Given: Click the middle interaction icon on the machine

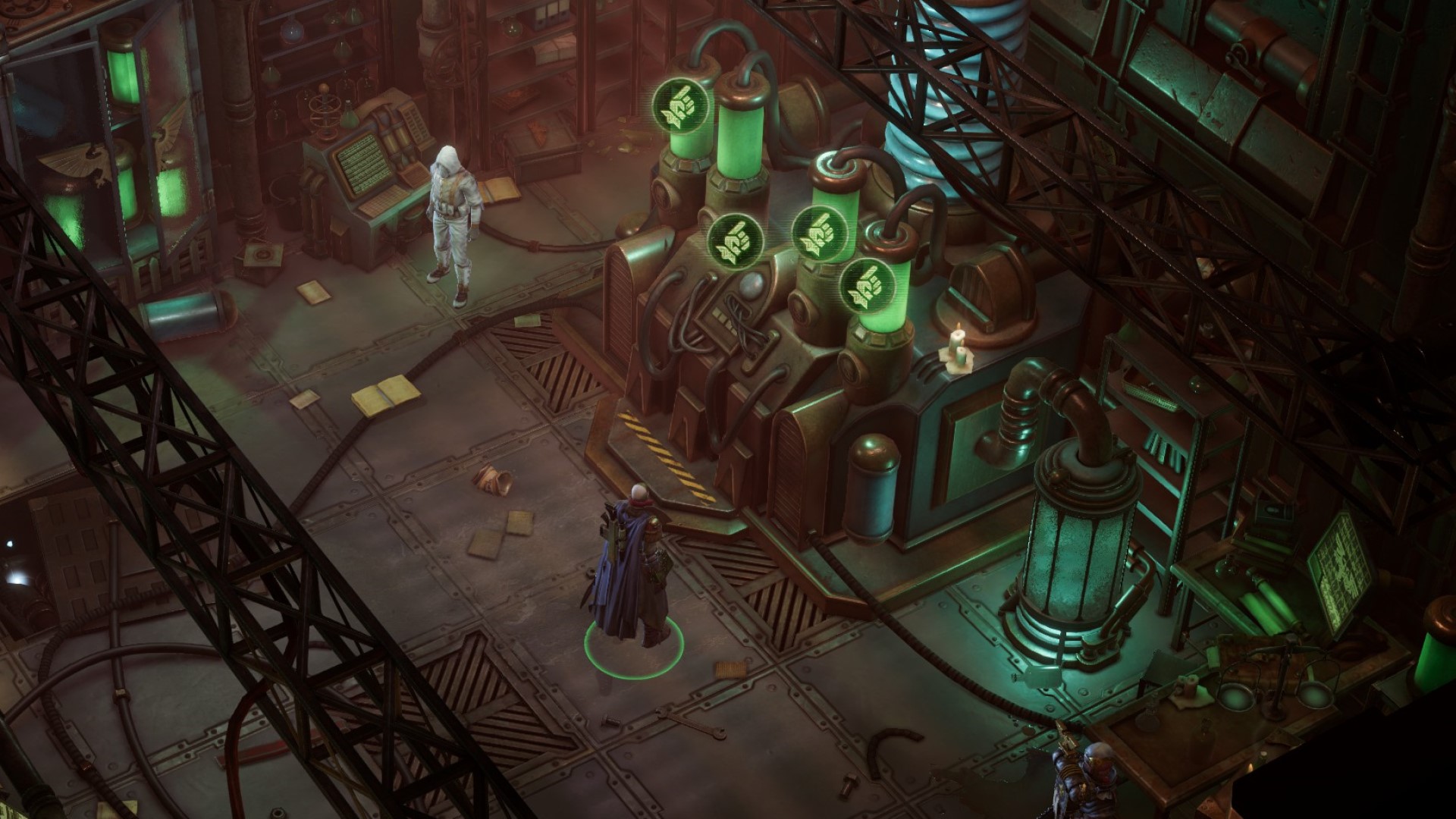Looking at the screenshot, I should [x=736, y=241].
